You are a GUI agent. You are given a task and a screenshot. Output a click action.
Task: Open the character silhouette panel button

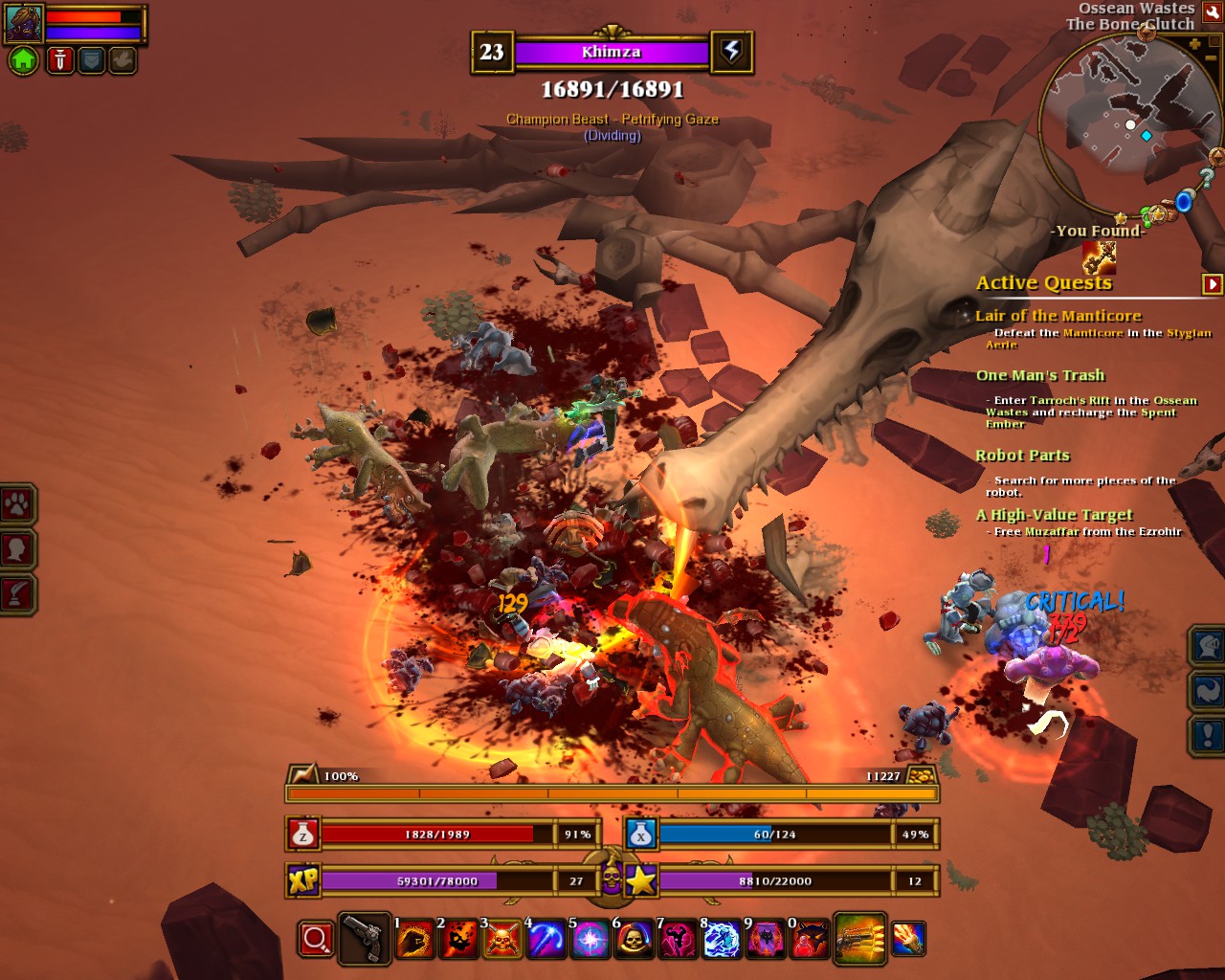coord(17,549)
